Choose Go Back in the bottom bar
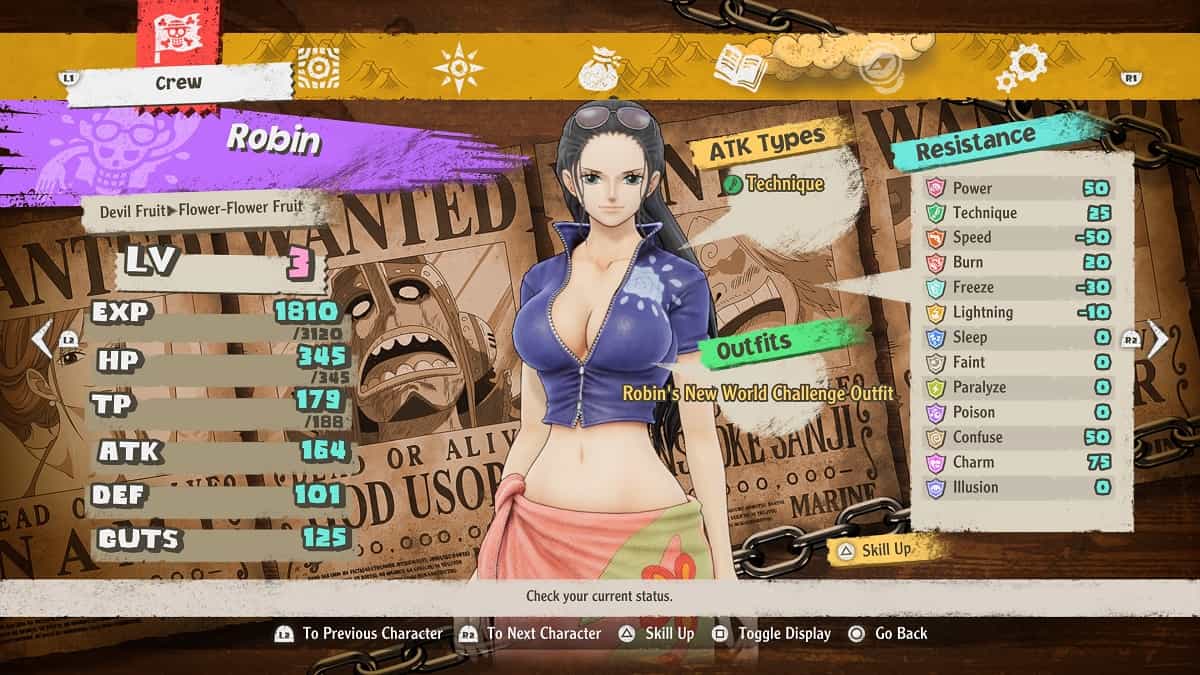Screen dimensions: 1200x675 888,633
